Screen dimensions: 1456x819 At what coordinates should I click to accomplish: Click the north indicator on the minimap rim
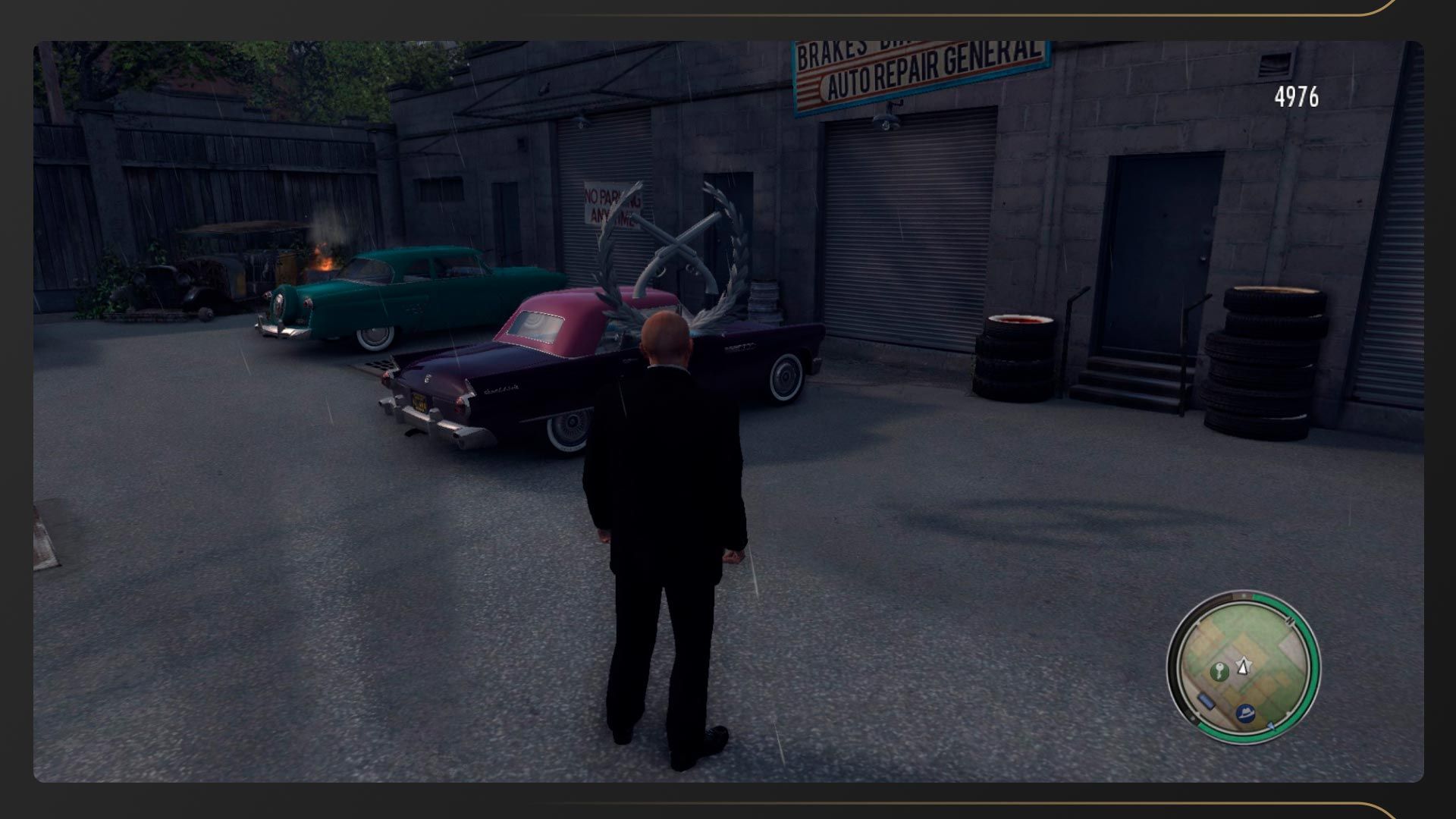[1290, 622]
